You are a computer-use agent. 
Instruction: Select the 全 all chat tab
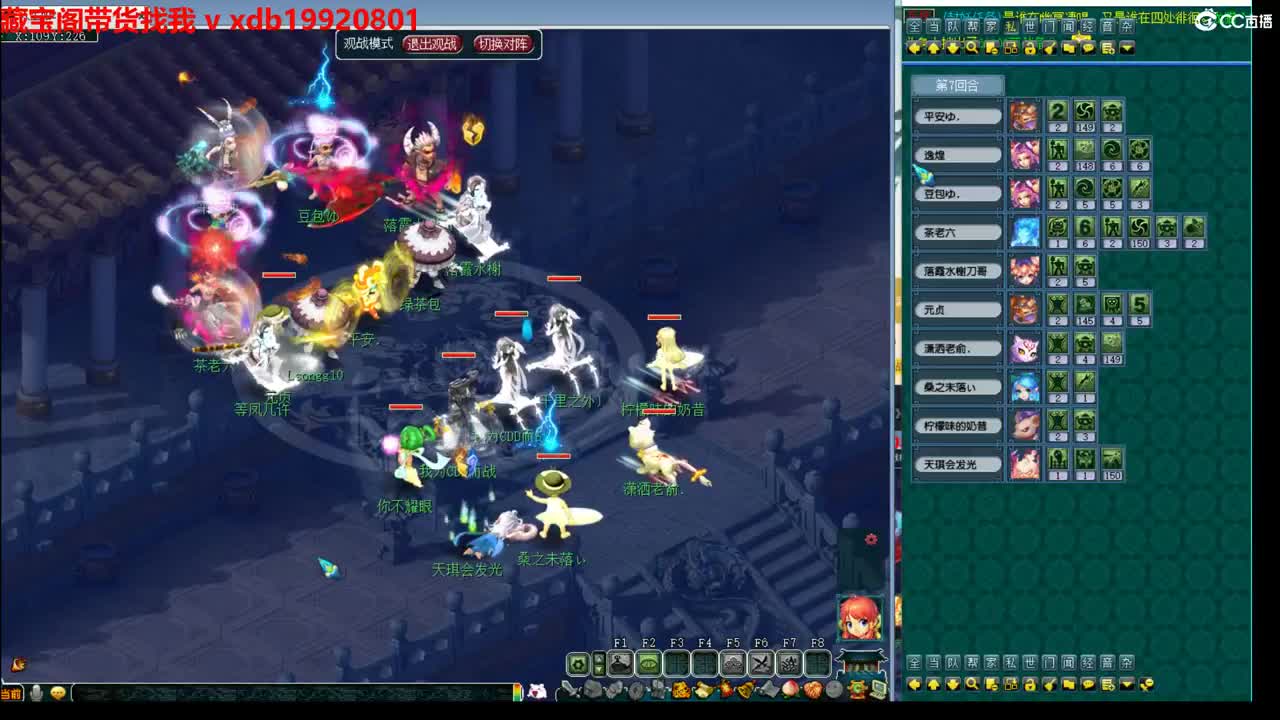[x=914, y=27]
